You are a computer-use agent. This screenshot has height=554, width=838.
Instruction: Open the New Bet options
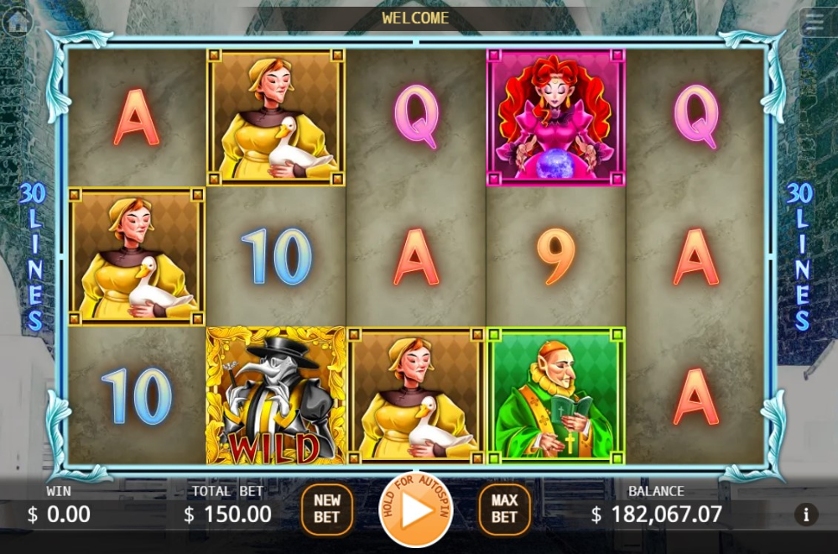(x=327, y=509)
